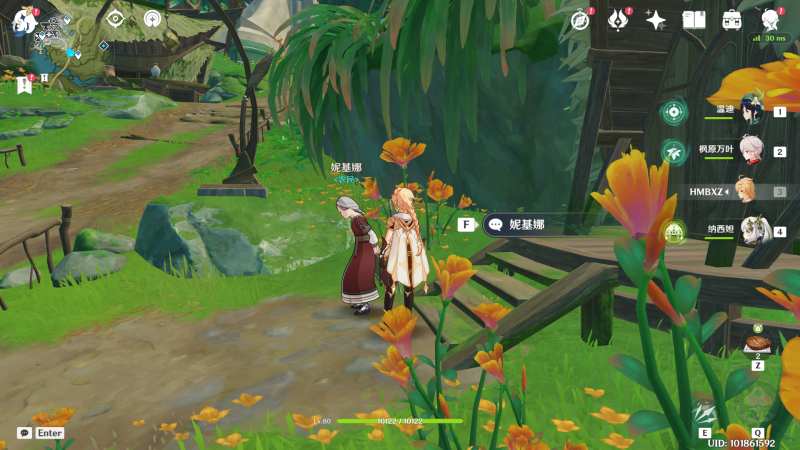This screenshot has width=800, height=450.
Task: Open the chat box
Action: (x=25, y=433)
